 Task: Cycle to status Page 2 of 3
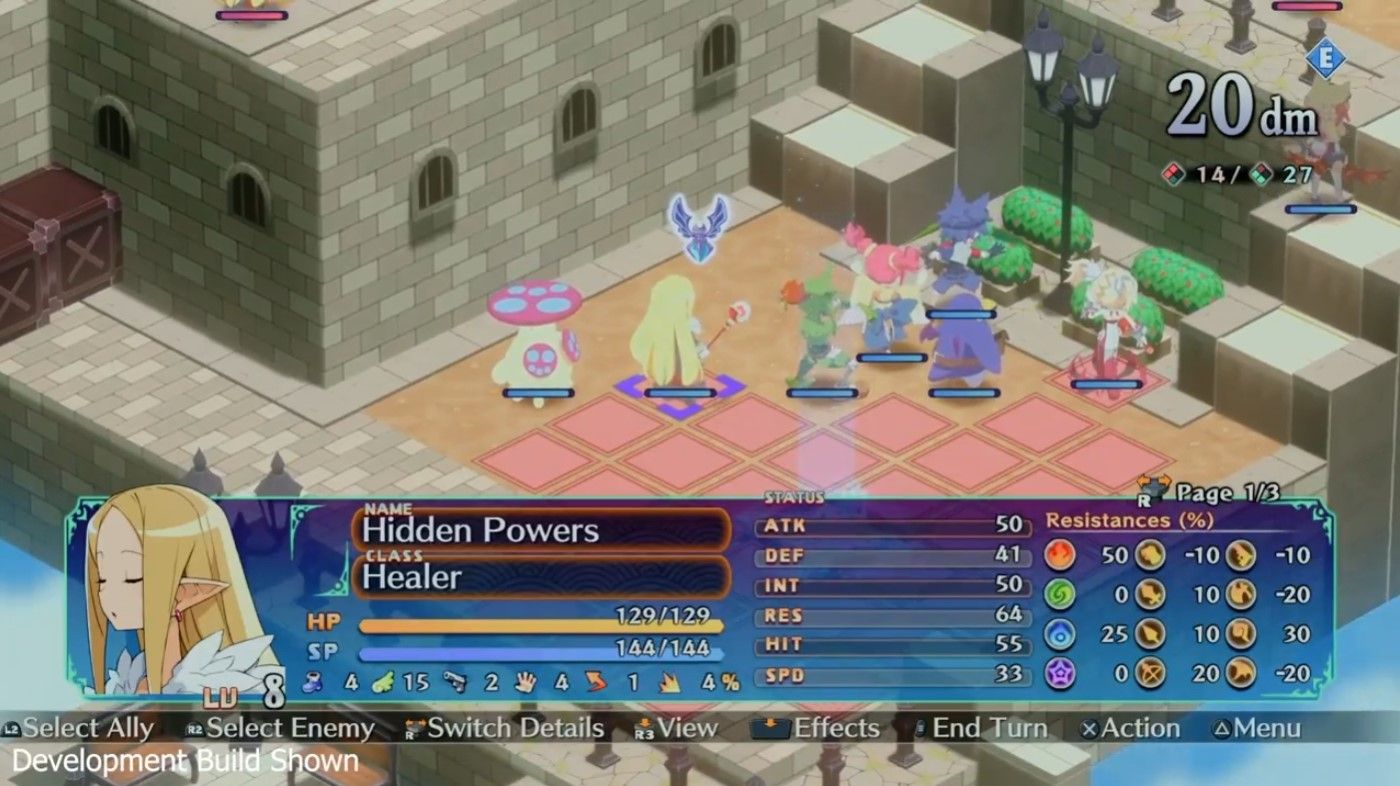coord(1229,491)
